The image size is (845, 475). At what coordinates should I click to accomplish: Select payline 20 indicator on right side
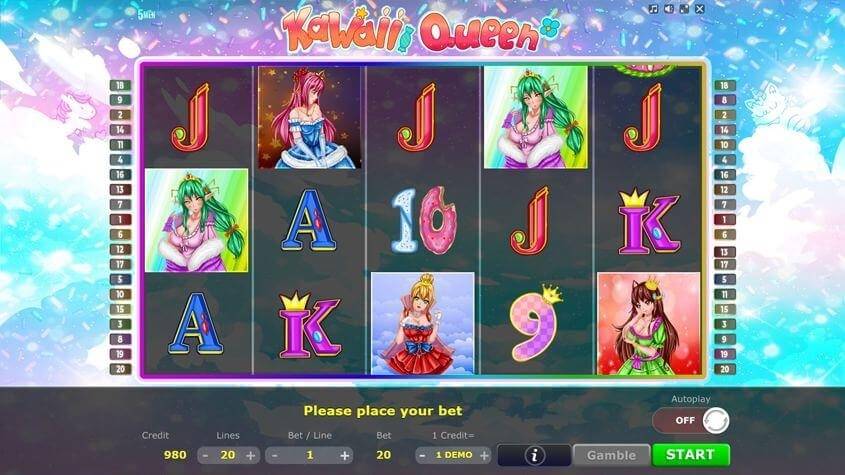coord(725,369)
